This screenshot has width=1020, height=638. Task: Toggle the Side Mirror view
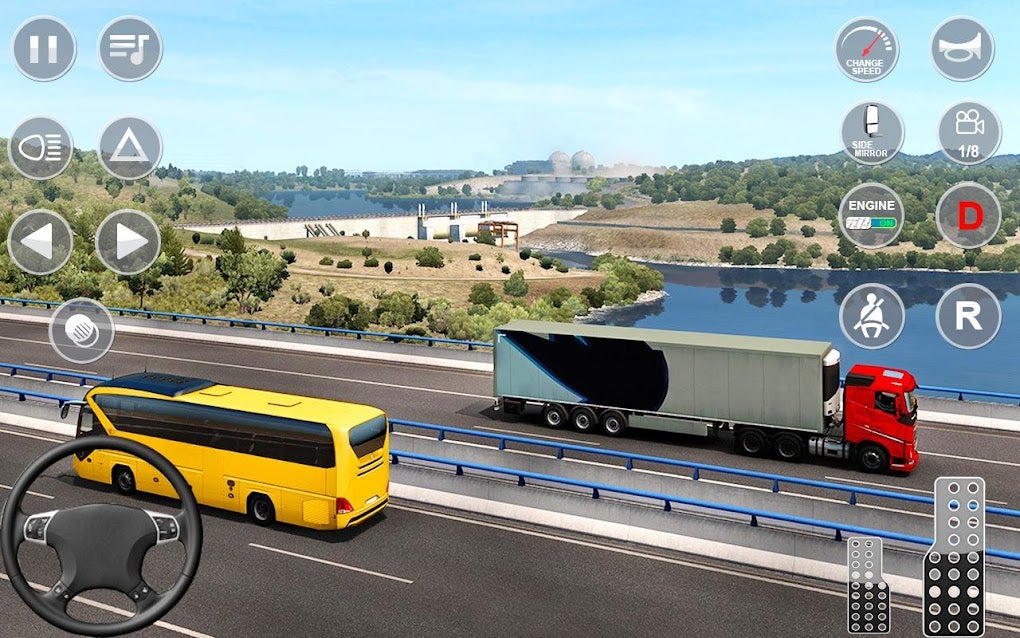pyautogui.click(x=872, y=133)
